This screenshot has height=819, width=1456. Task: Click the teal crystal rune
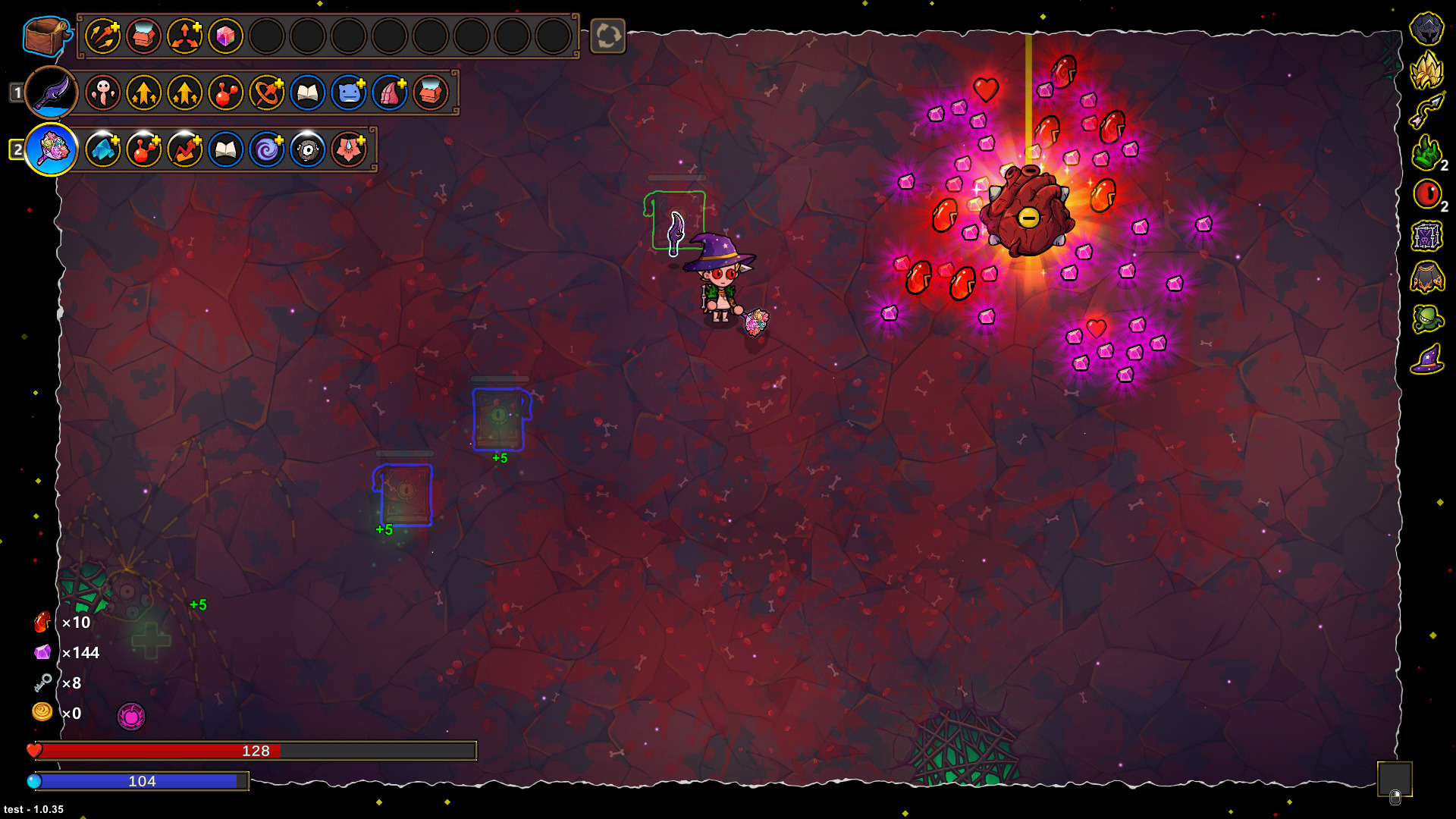pos(102,149)
